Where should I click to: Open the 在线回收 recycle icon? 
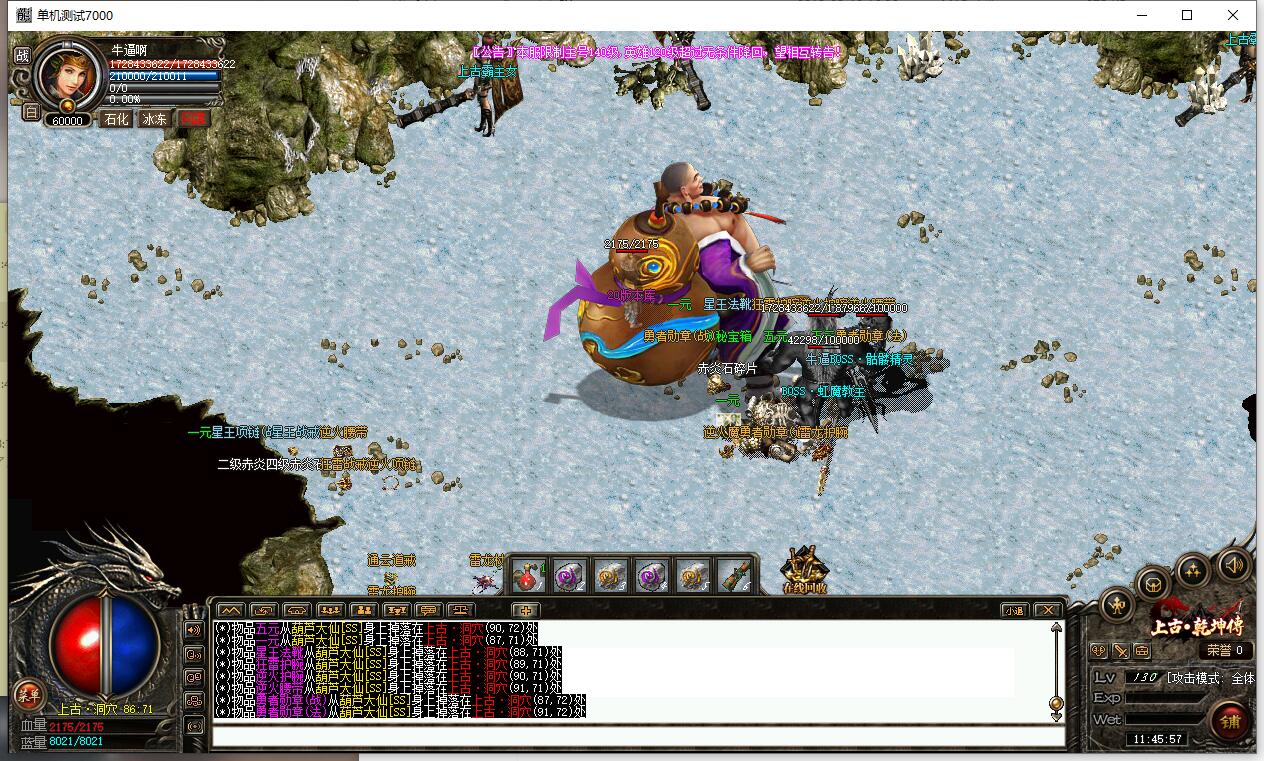[804, 571]
